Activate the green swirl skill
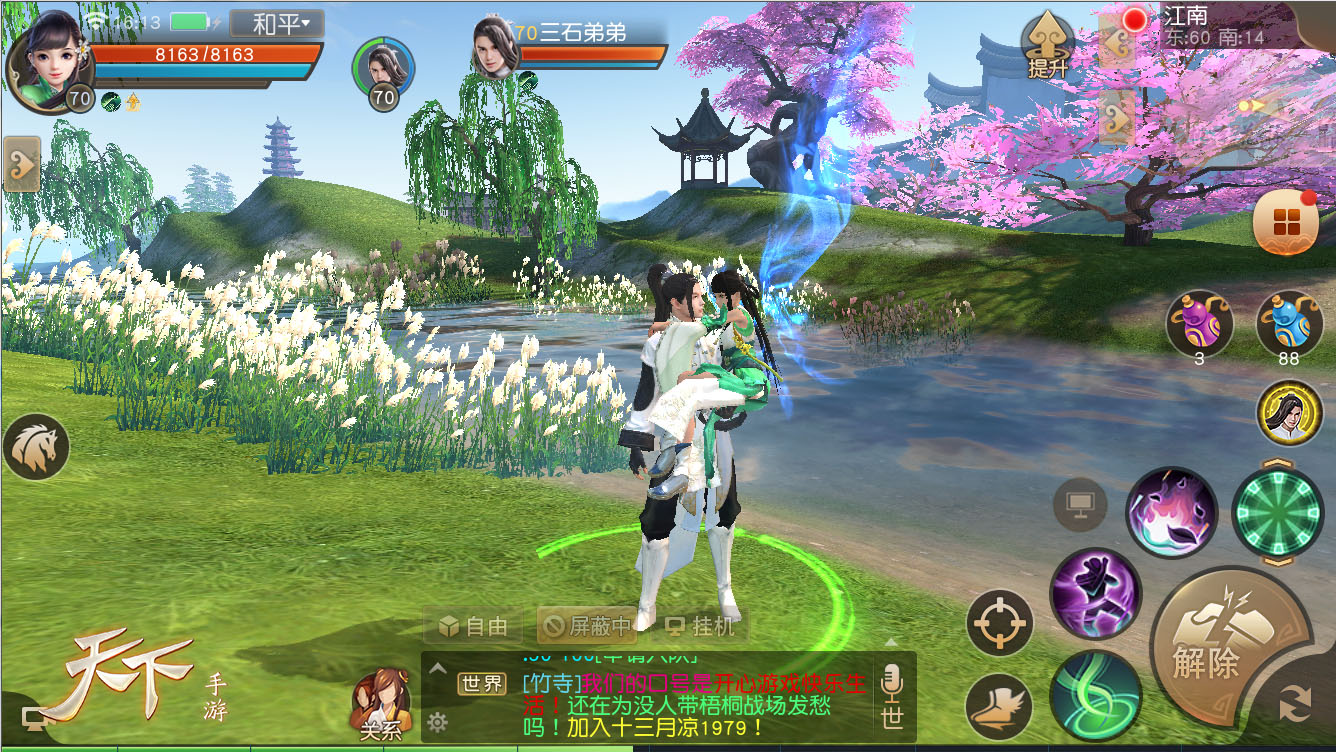1336x752 pixels. coord(1095,695)
